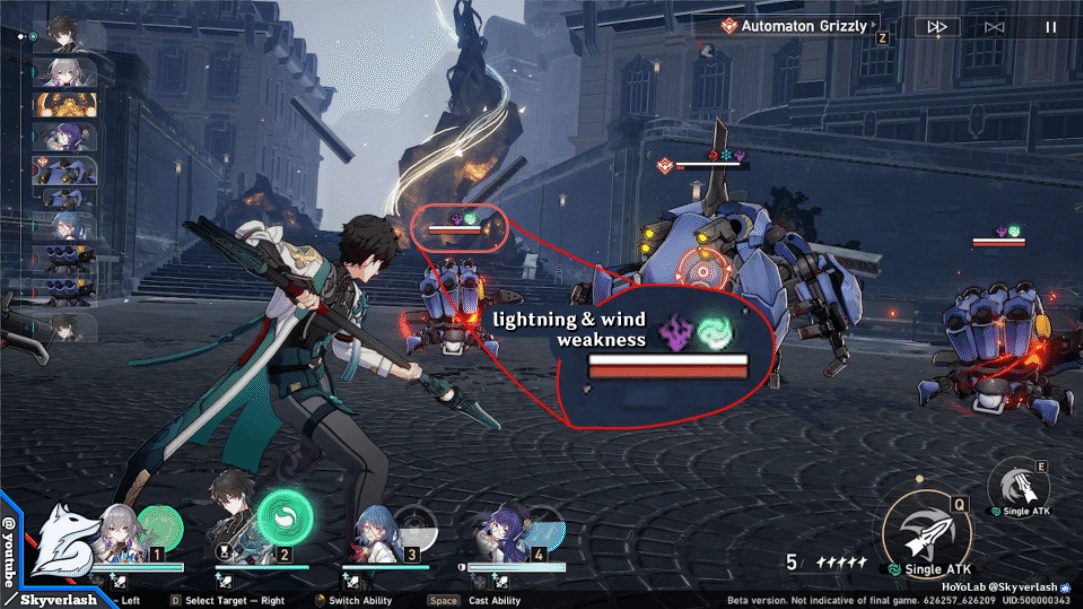Enable auto-battle with the crossed arrows icon

[994, 27]
